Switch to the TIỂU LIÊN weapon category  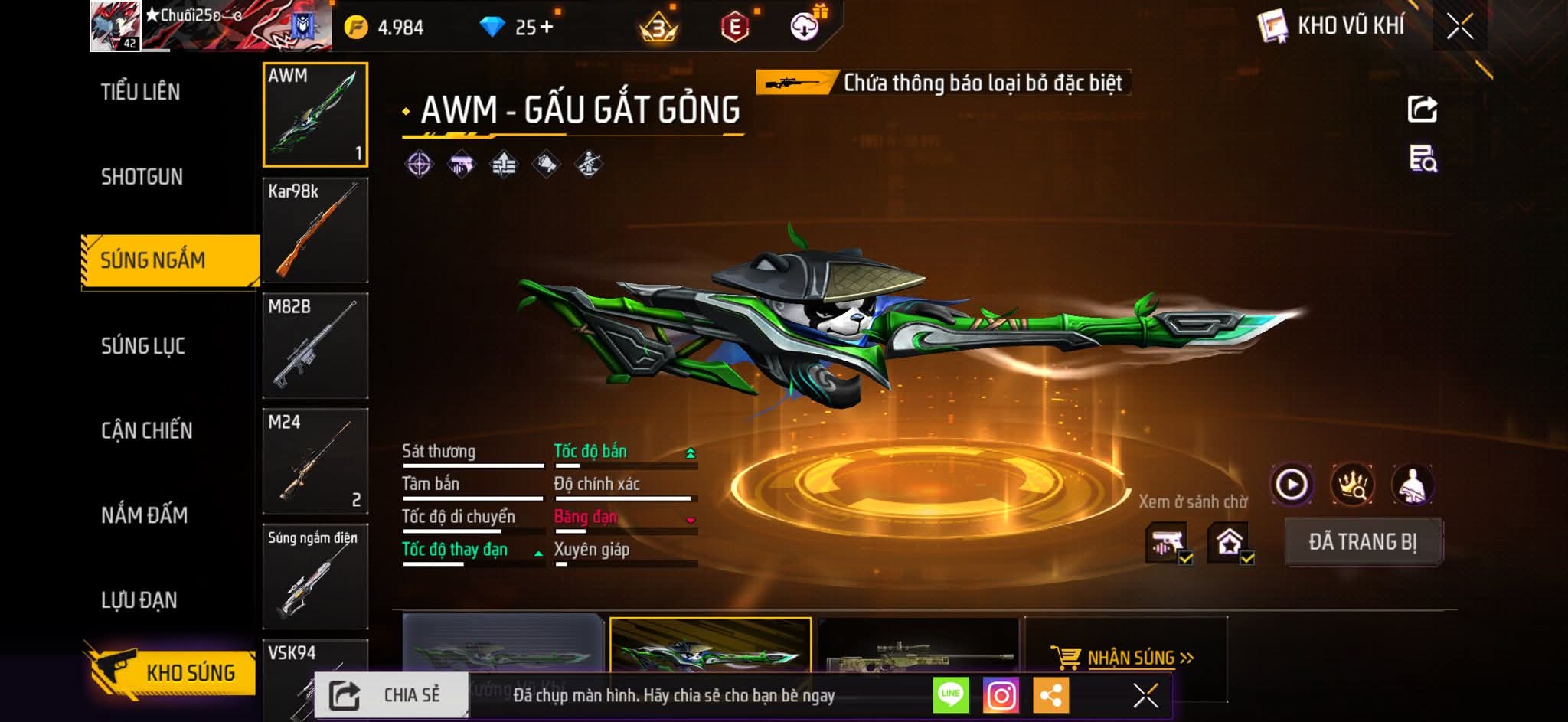141,92
